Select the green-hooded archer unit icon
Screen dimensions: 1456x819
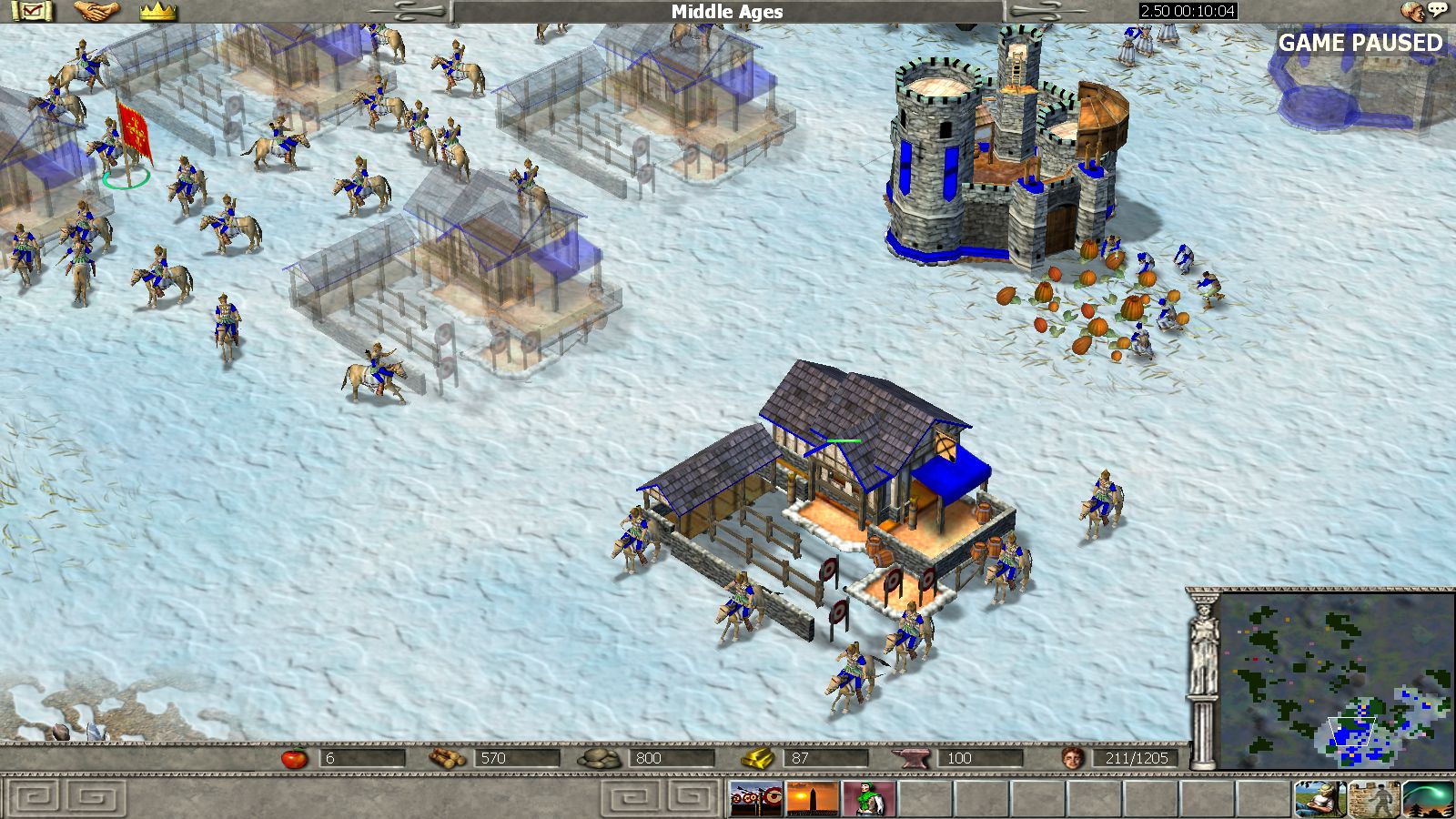click(868, 799)
